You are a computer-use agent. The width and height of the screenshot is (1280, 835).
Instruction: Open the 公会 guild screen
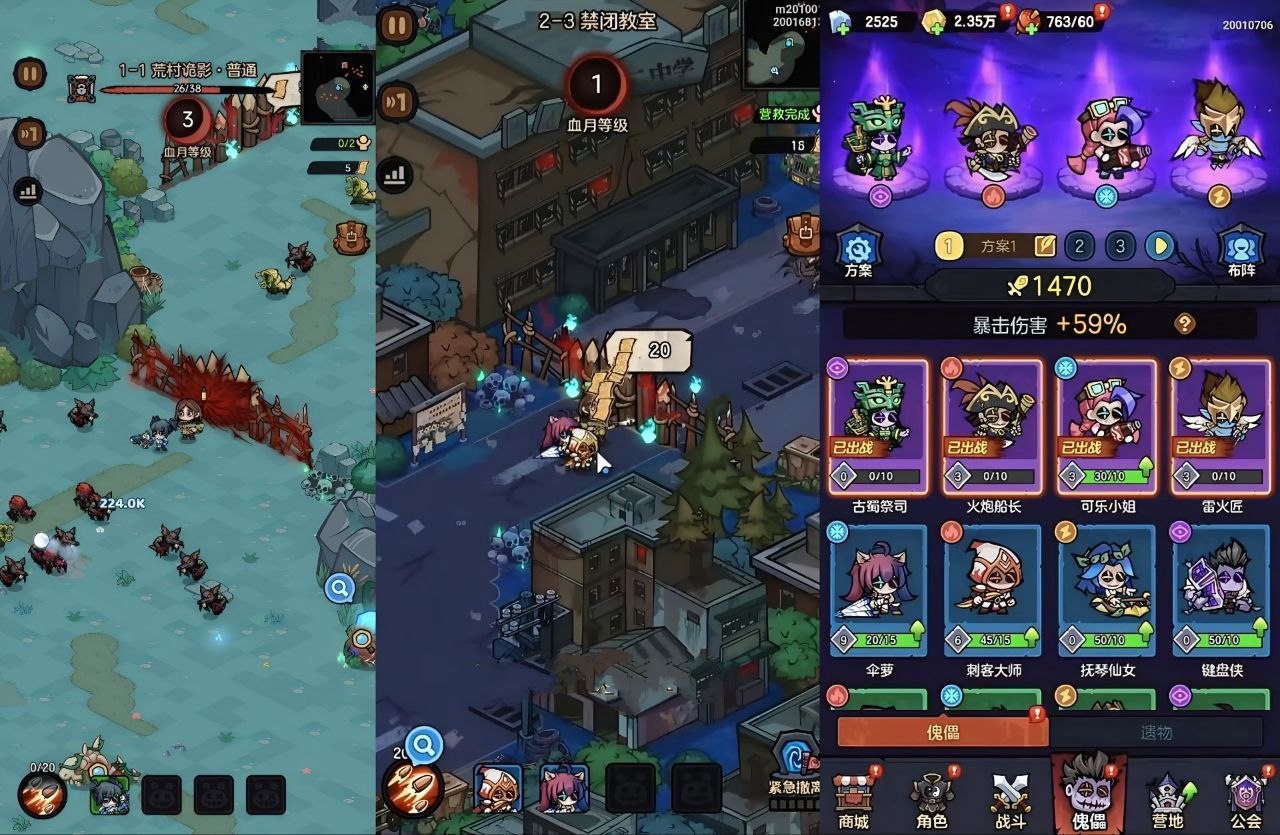pos(1245,800)
